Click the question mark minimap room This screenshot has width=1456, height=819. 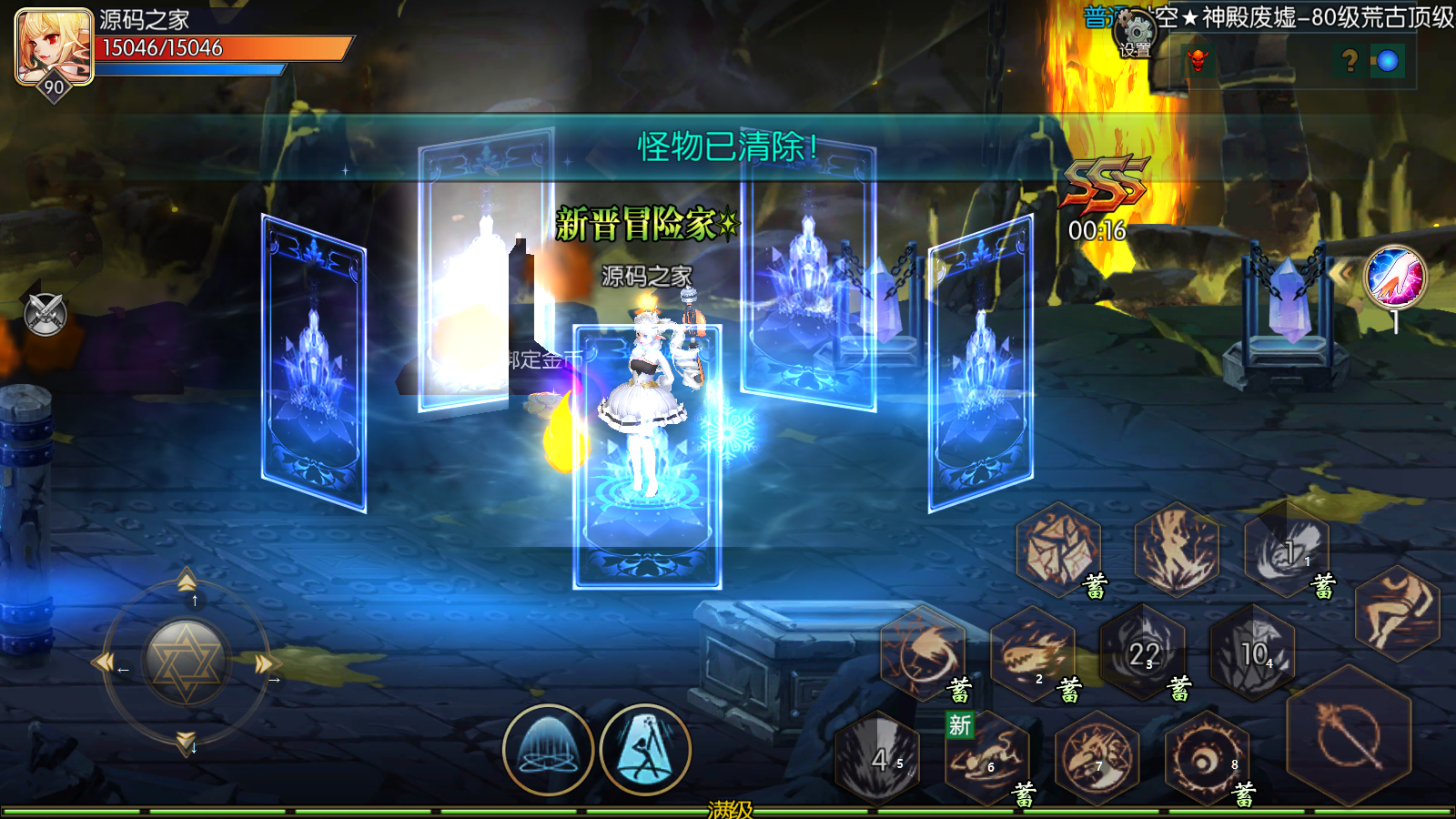point(1350,61)
